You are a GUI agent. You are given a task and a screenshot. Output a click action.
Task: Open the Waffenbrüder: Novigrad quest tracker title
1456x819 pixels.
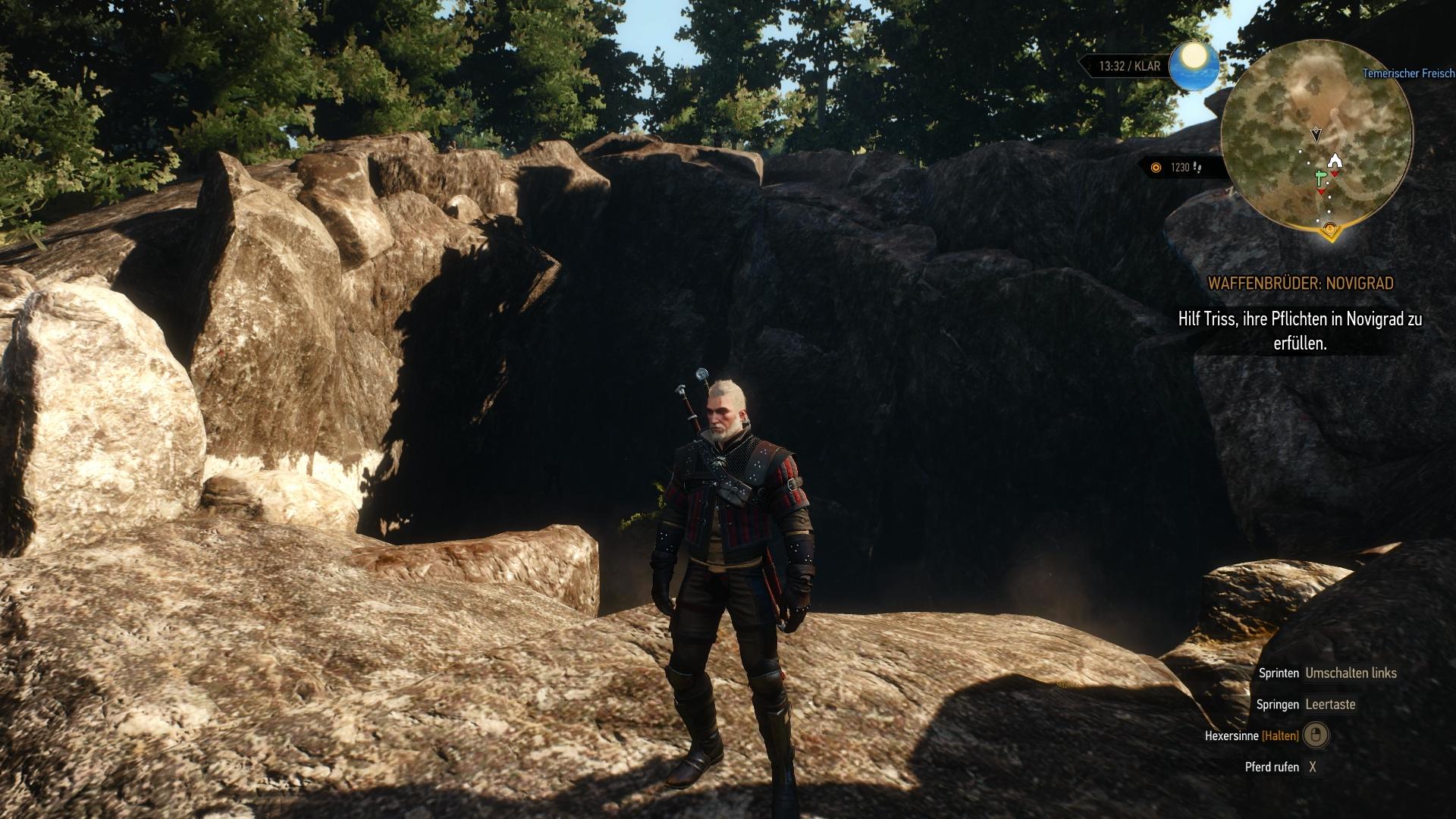click(1301, 284)
